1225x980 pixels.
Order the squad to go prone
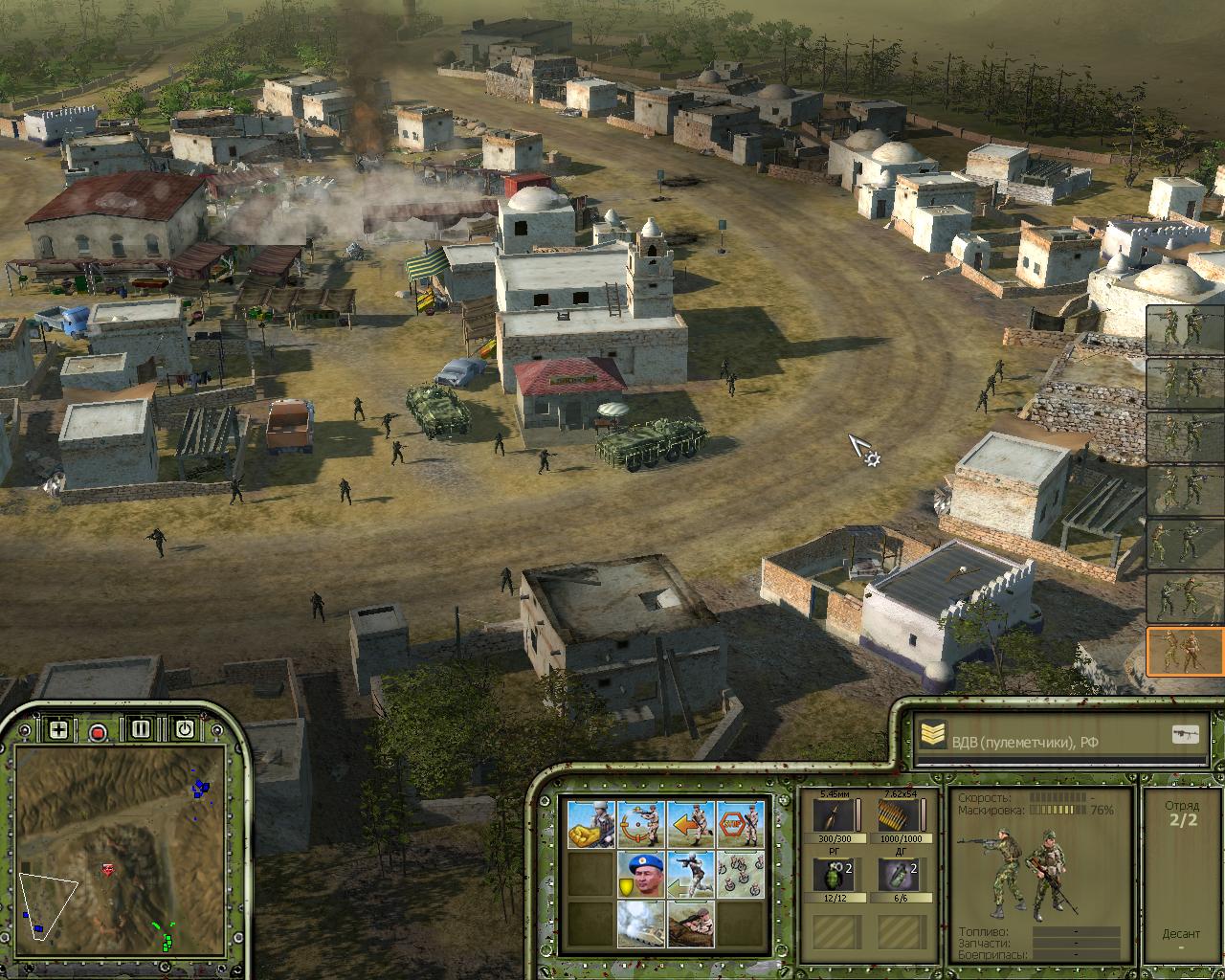click(x=690, y=924)
